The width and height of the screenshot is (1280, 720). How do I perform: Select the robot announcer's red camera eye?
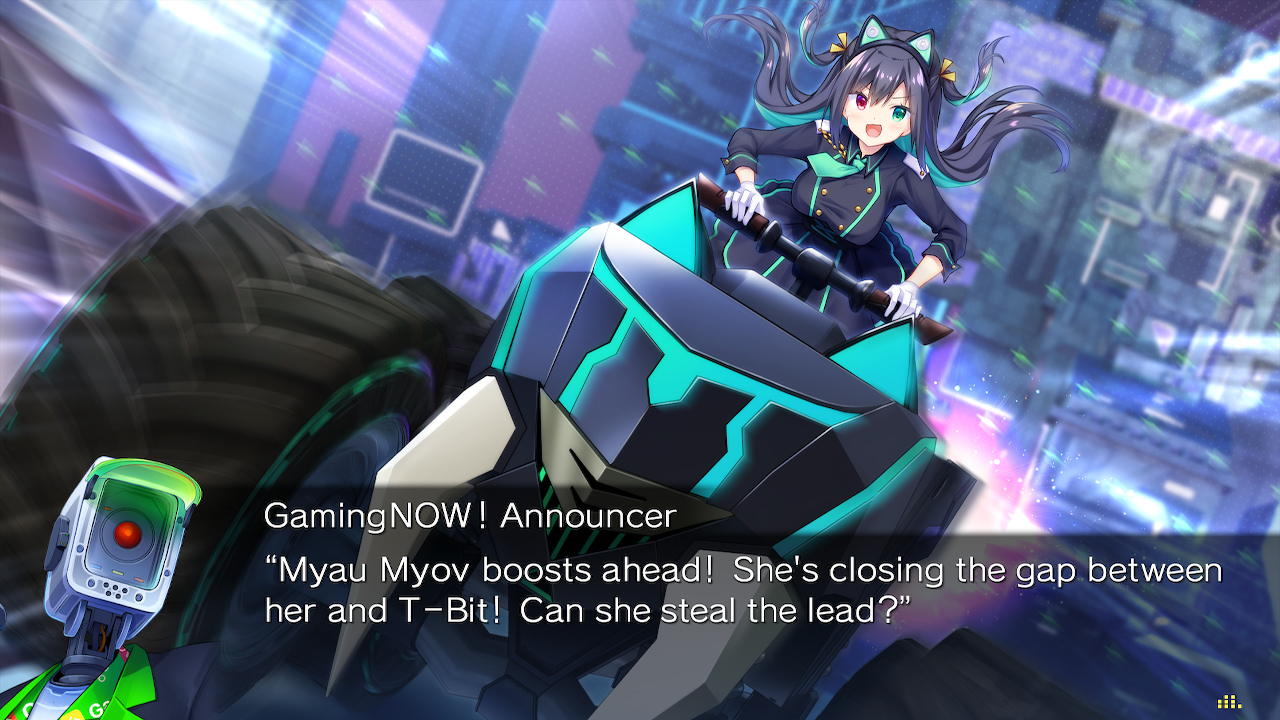pyautogui.click(x=128, y=532)
